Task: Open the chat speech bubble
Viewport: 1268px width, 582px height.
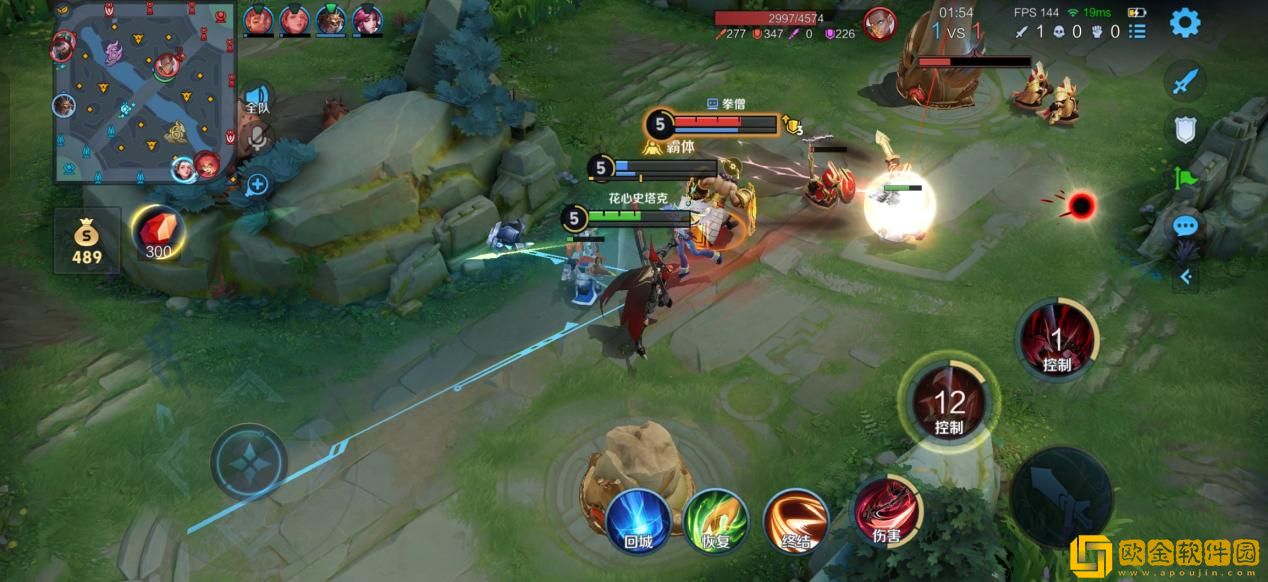Action: coord(1184,227)
